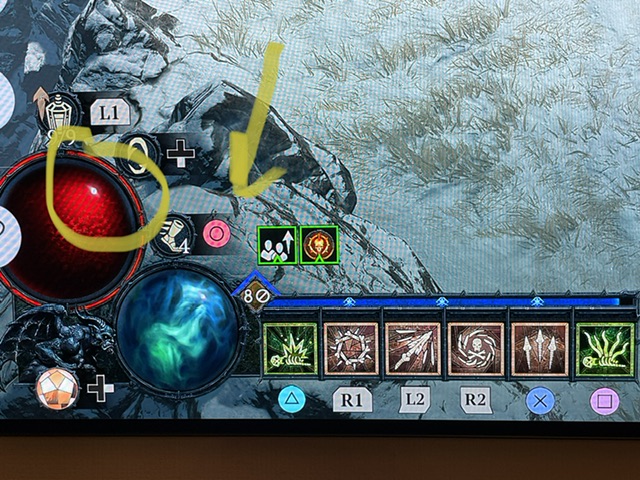Image resolution: width=640 pixels, height=480 pixels.
Task: Cast the bone spear skill
Action: 414,349
